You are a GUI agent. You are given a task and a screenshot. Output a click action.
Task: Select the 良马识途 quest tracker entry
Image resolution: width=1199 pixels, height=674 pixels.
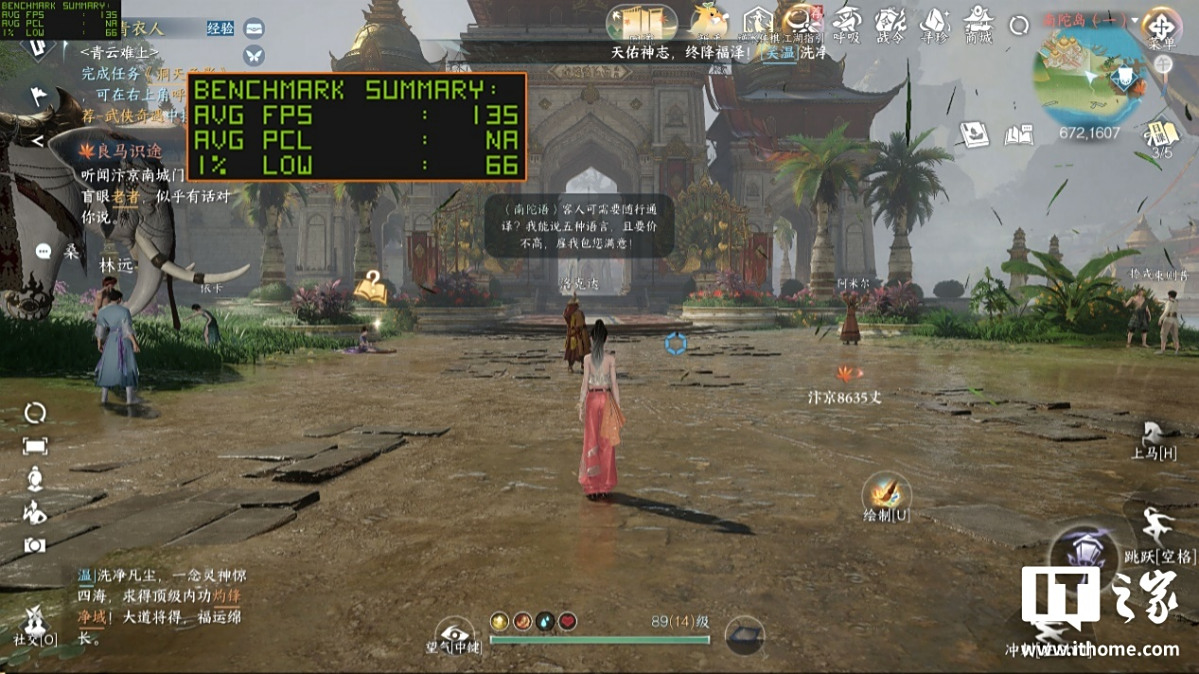[125, 151]
